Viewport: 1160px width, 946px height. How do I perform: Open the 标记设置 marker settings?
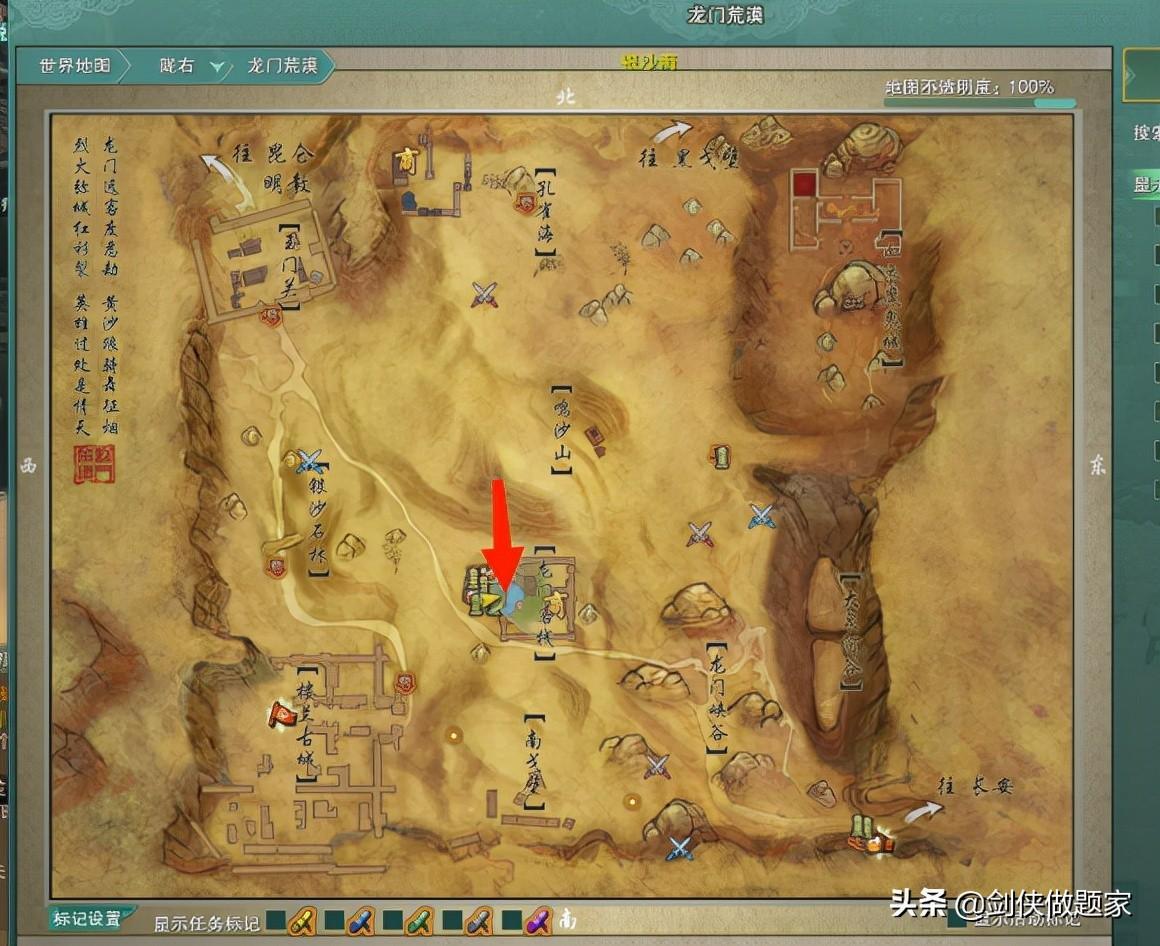pos(87,918)
